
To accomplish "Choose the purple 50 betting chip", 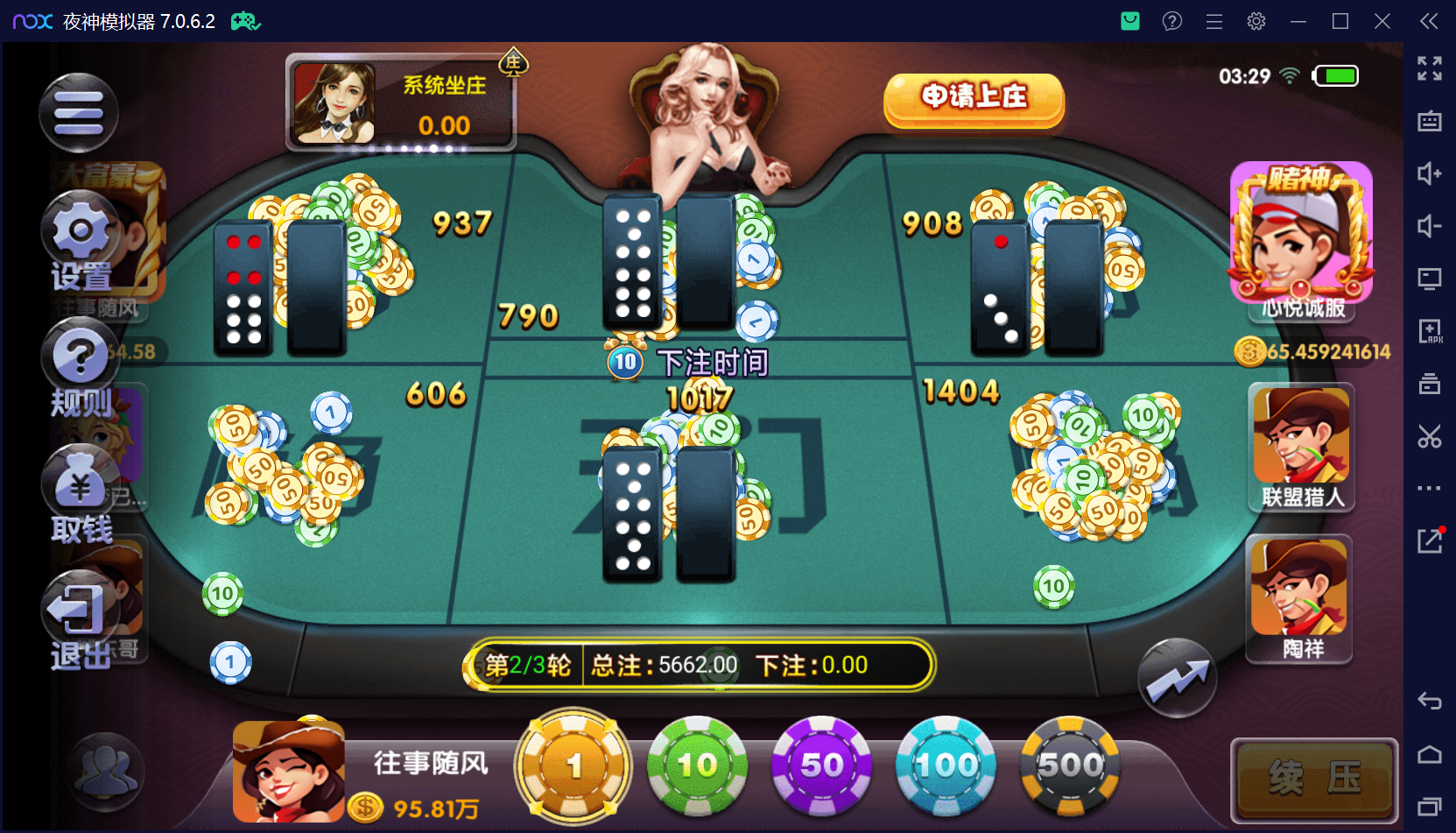I will (x=821, y=766).
